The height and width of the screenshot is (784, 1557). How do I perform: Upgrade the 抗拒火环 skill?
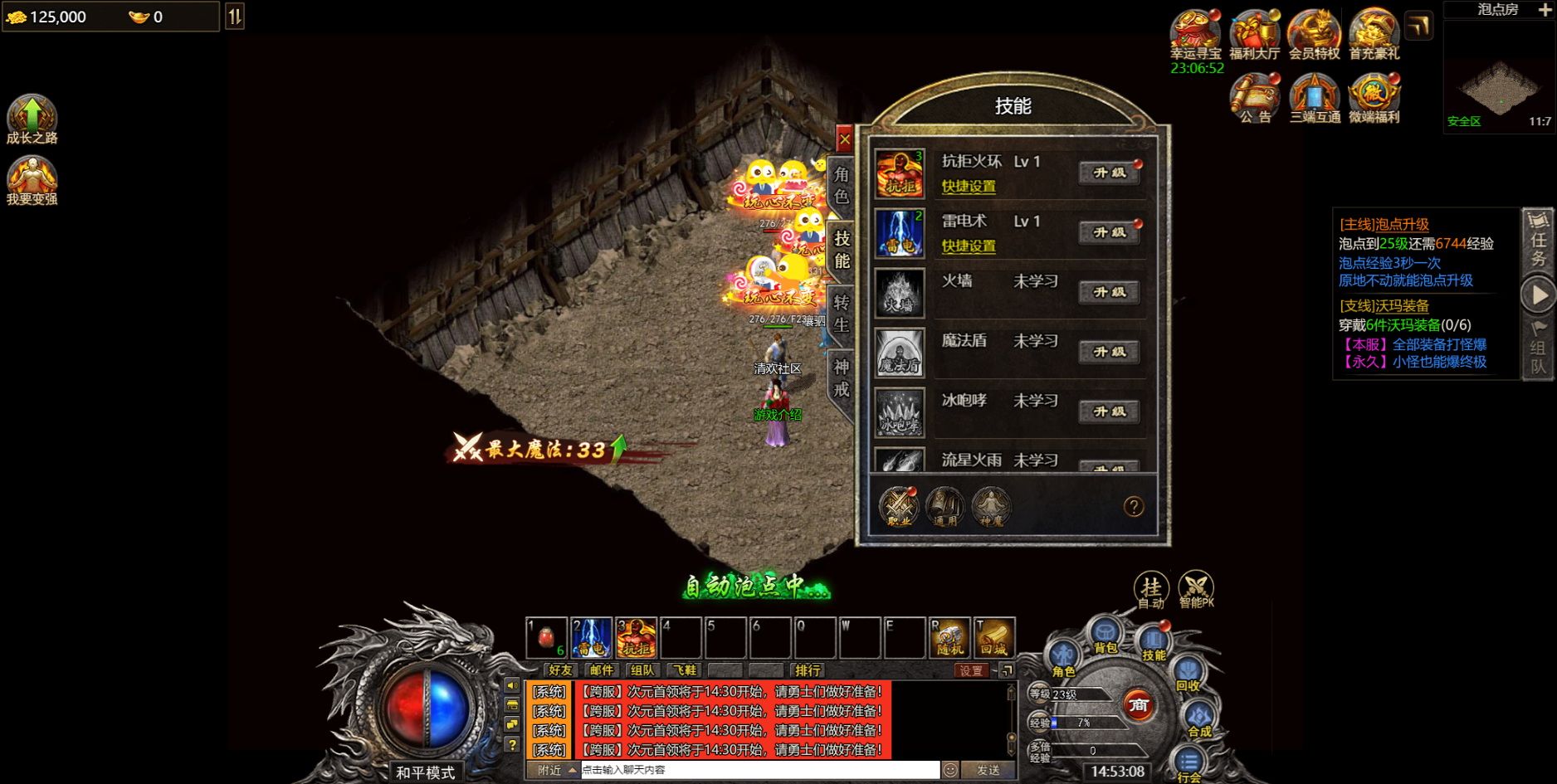click(1109, 173)
